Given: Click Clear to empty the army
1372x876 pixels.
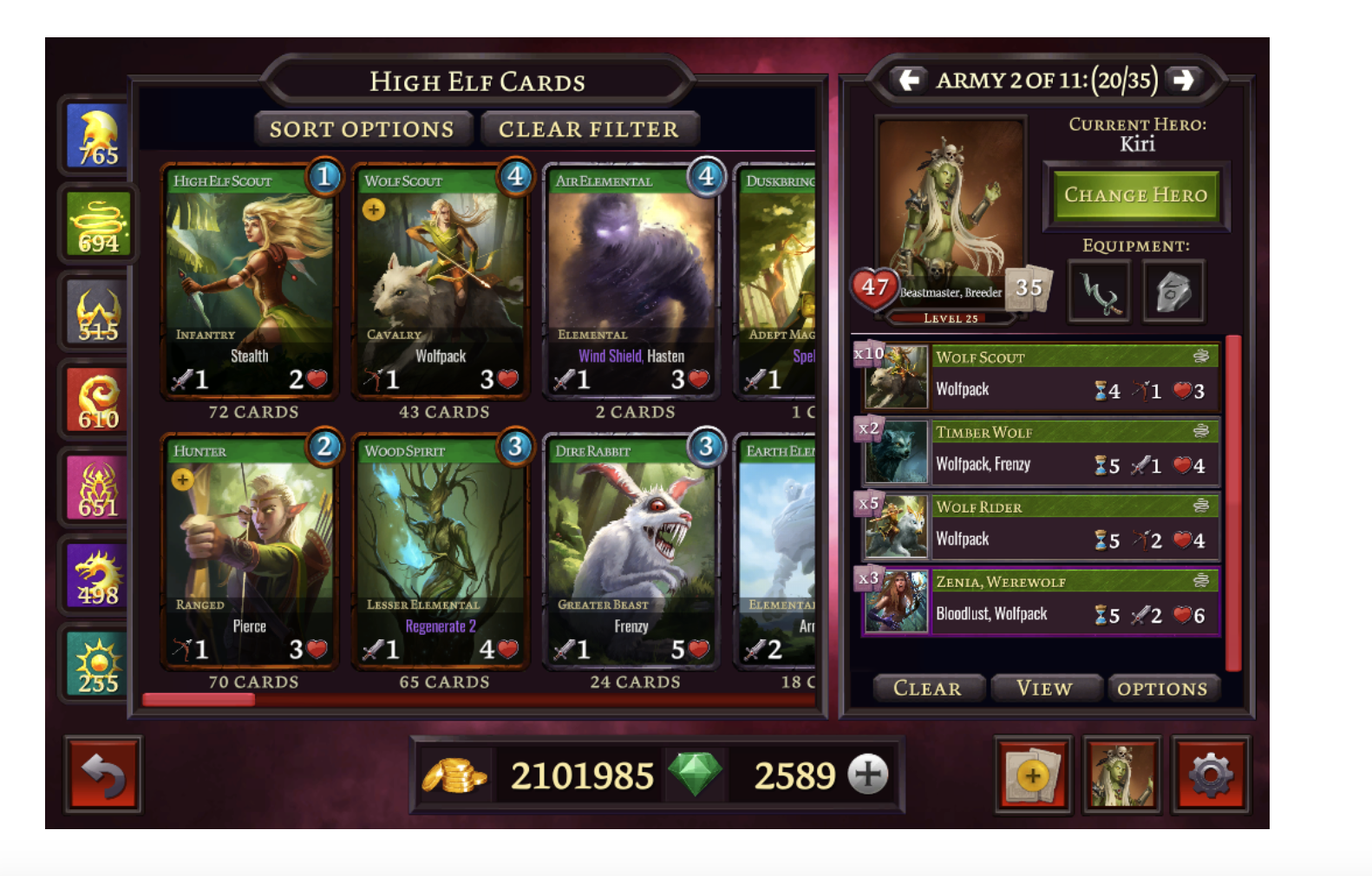Looking at the screenshot, I should [928, 688].
